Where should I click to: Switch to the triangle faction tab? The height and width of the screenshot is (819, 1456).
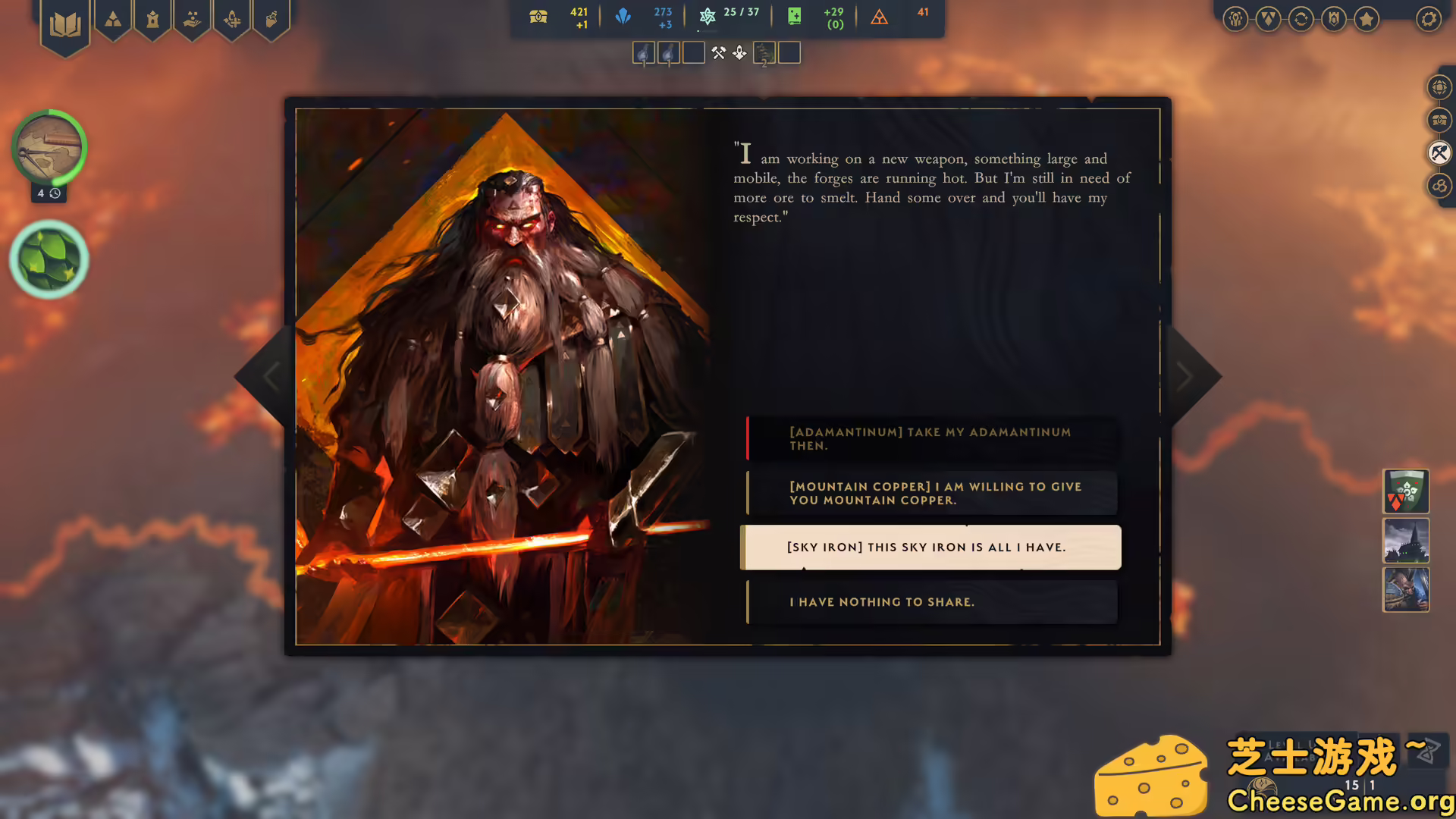(x=112, y=20)
